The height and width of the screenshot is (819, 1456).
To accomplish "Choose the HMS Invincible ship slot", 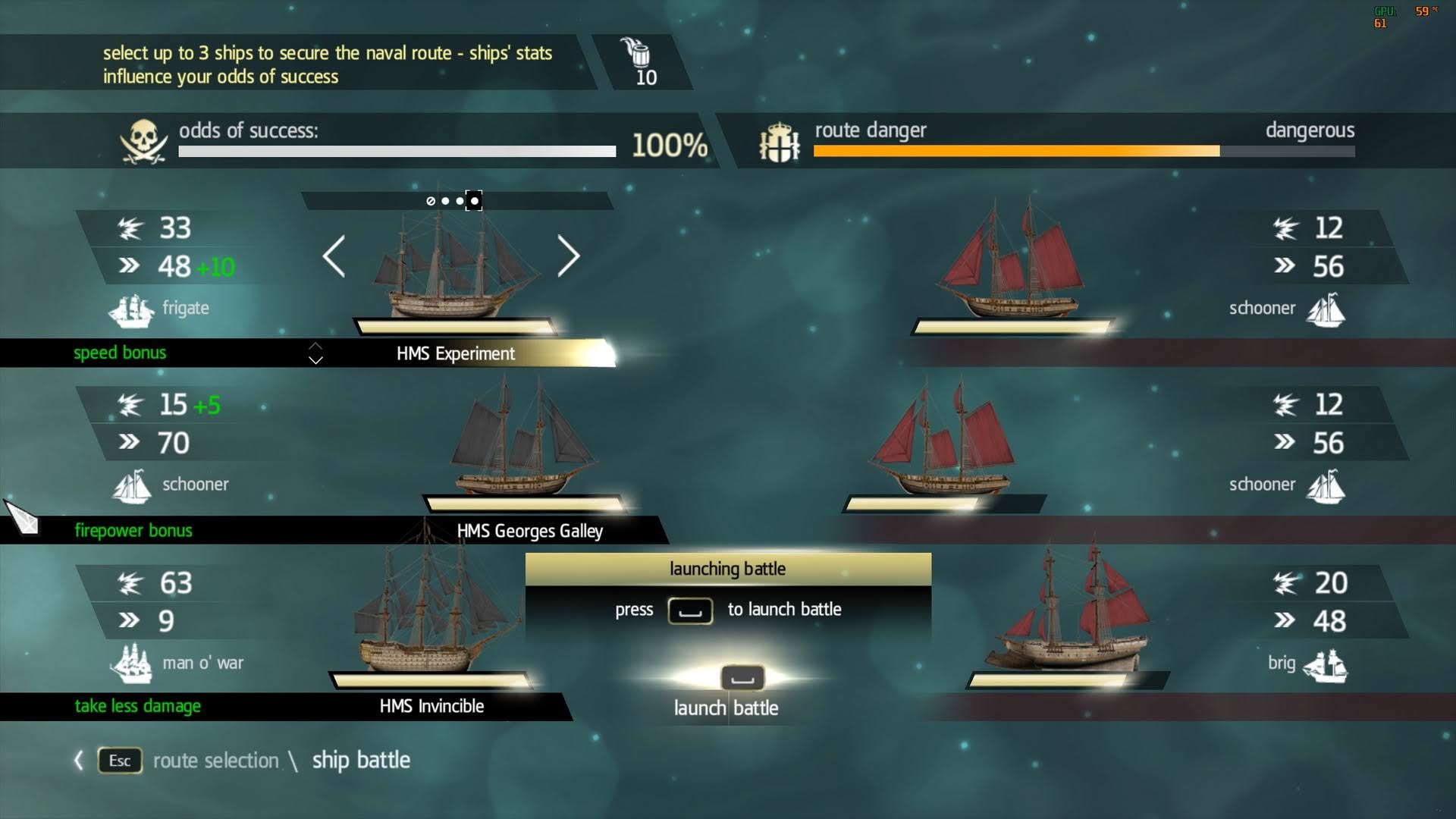I will (431, 706).
